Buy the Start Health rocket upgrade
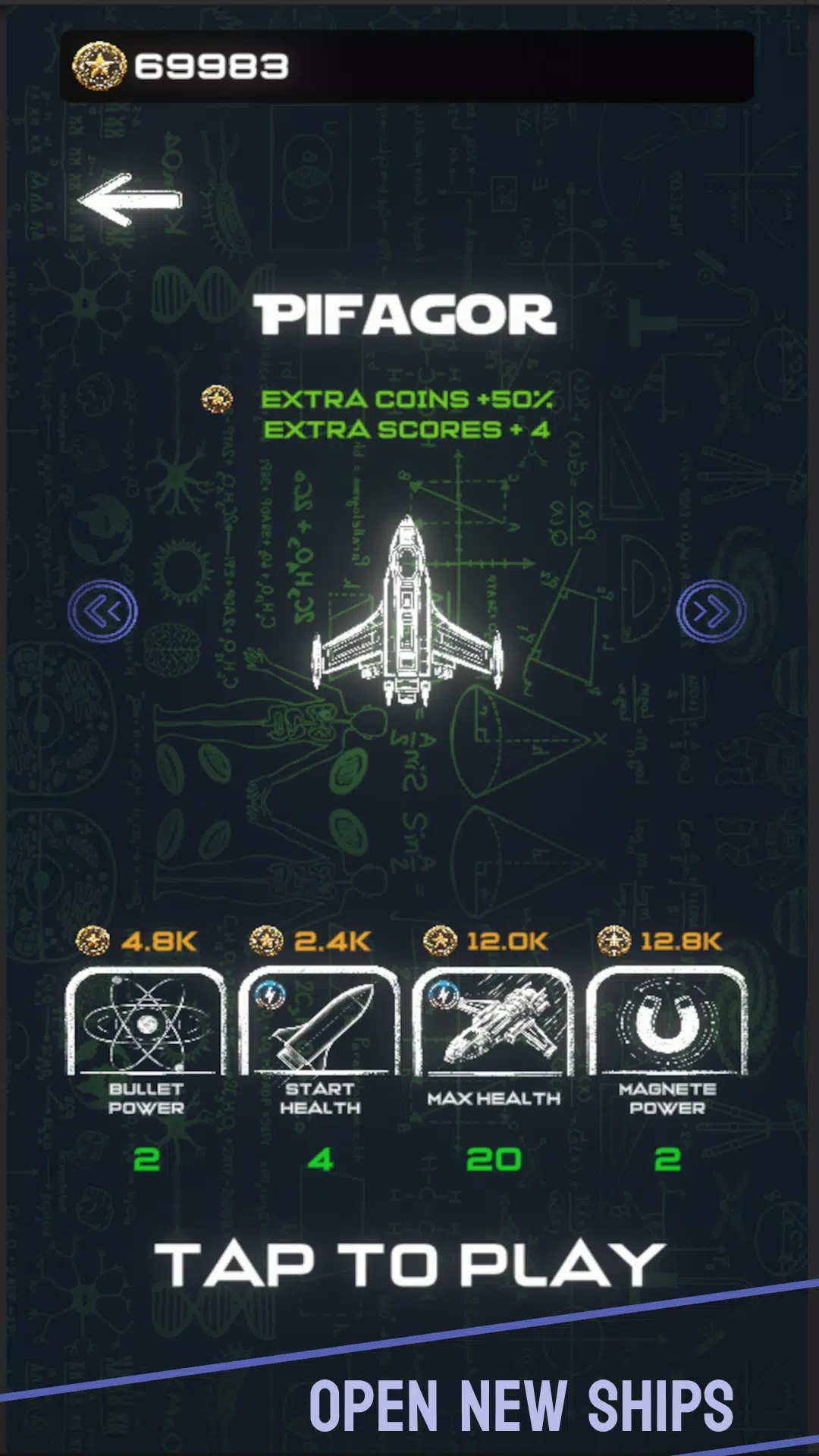Image resolution: width=819 pixels, height=1456 pixels. (x=320, y=1023)
